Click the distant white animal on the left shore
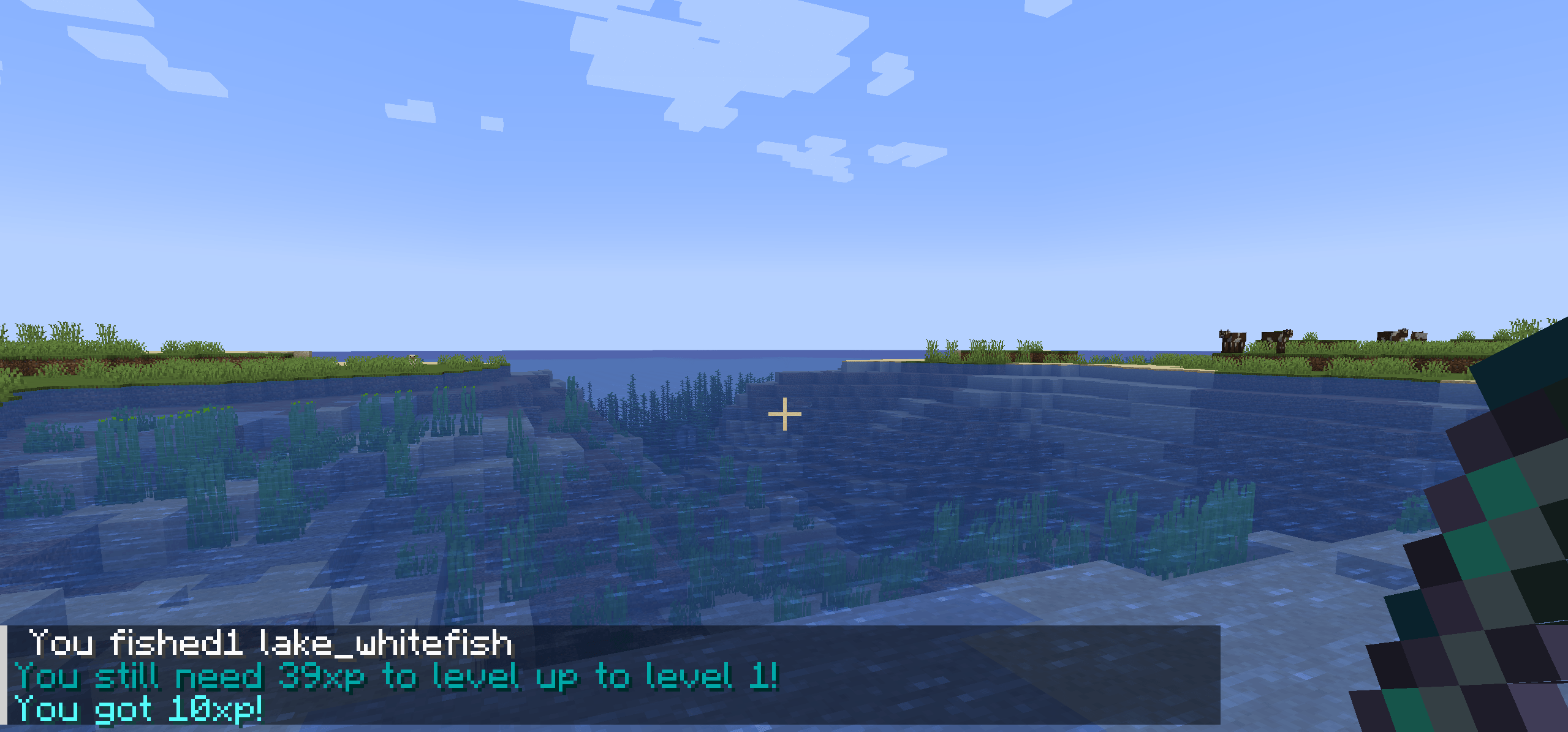The image size is (1568, 732). pos(412,360)
